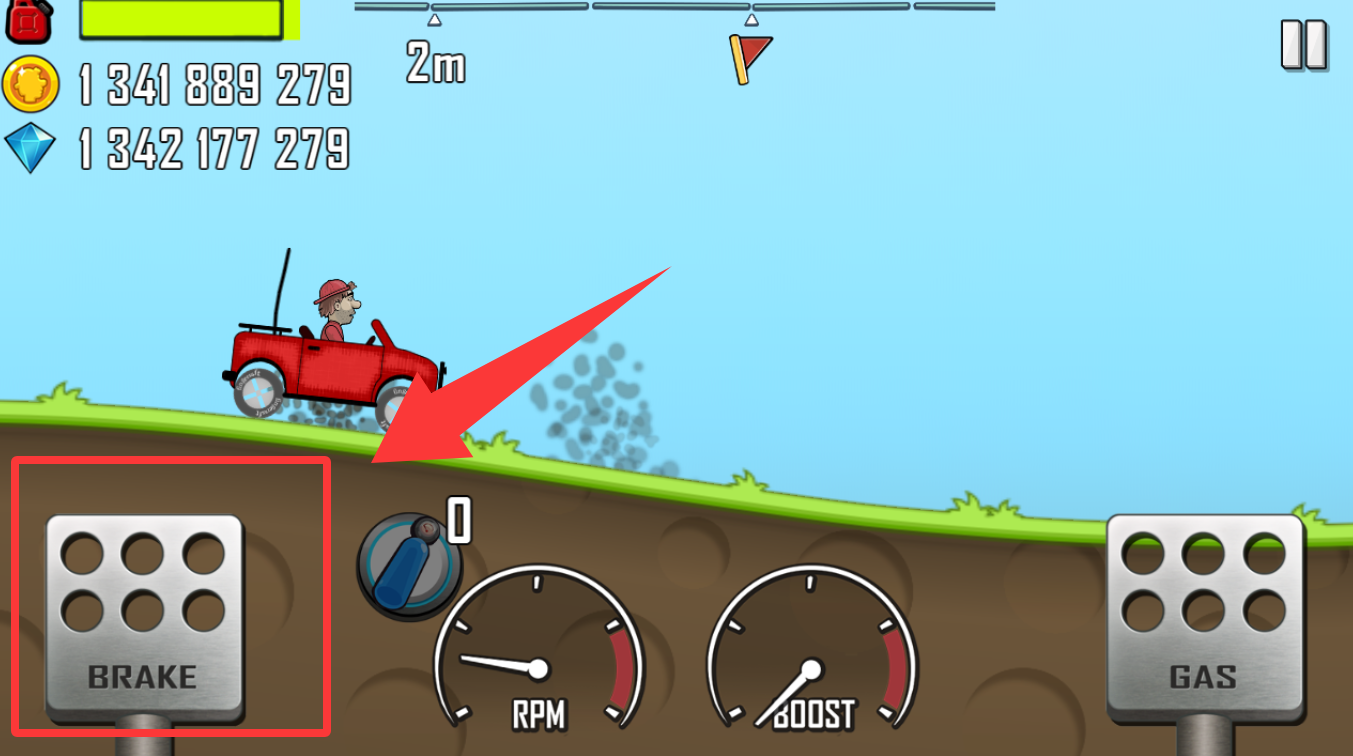Hit the GAS pedal
Viewport: 1353px width, 756px height.
coord(1204,615)
